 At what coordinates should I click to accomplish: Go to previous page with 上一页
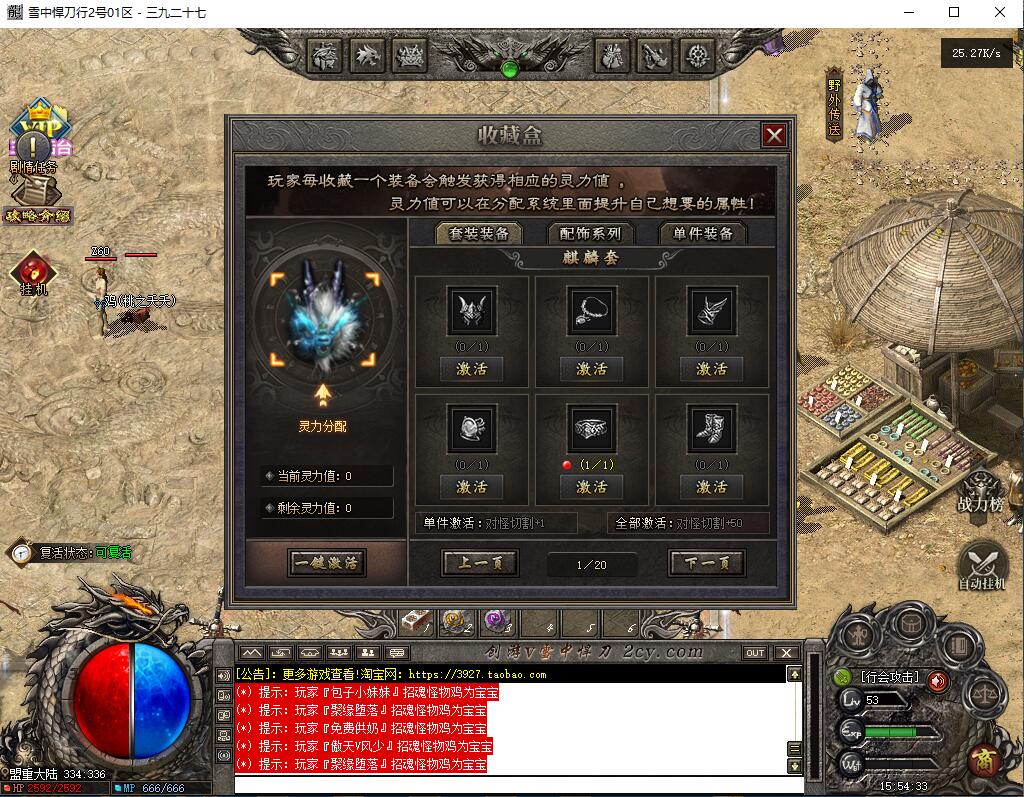pyautogui.click(x=480, y=563)
